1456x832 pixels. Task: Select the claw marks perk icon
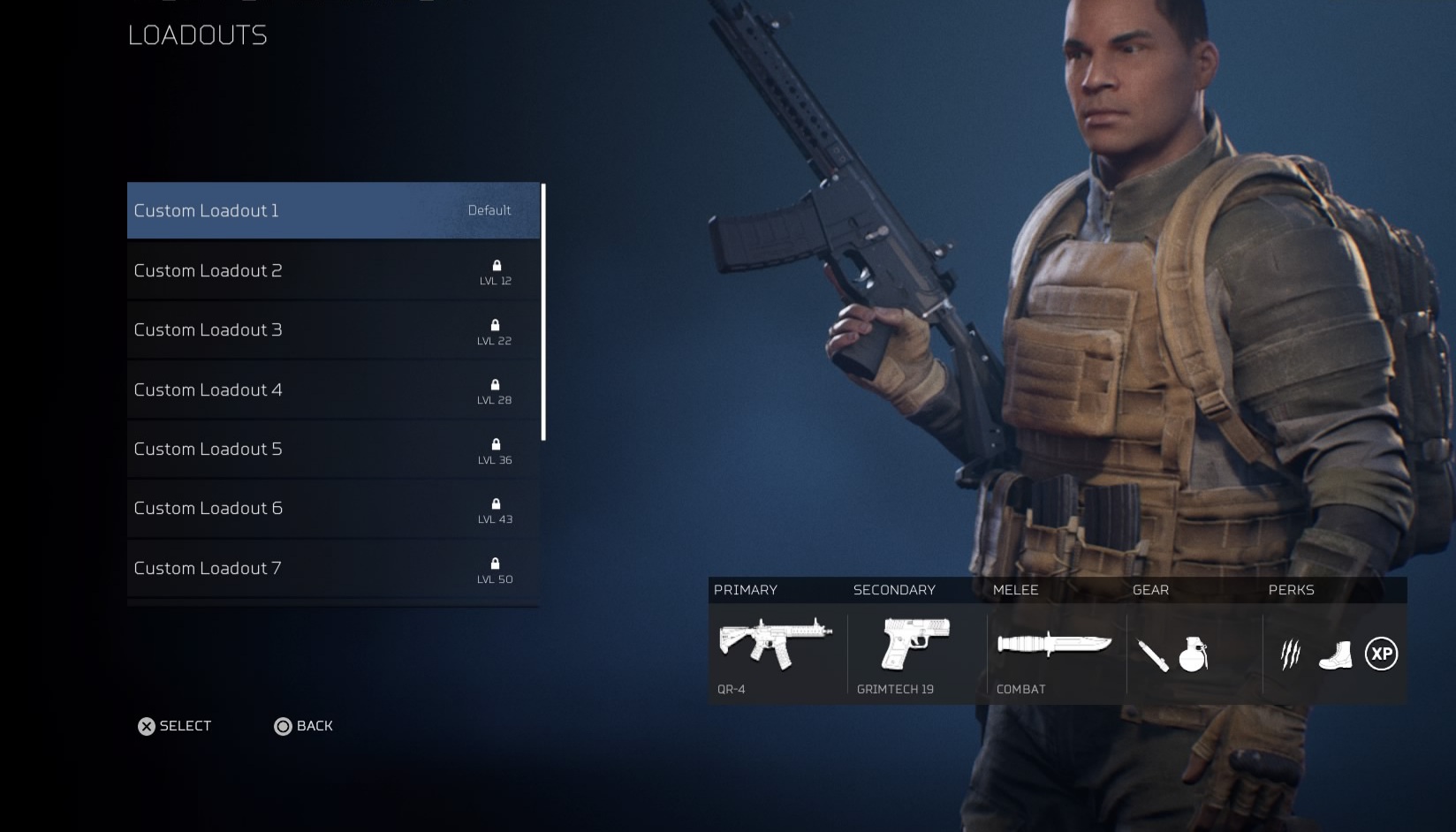click(x=1291, y=654)
